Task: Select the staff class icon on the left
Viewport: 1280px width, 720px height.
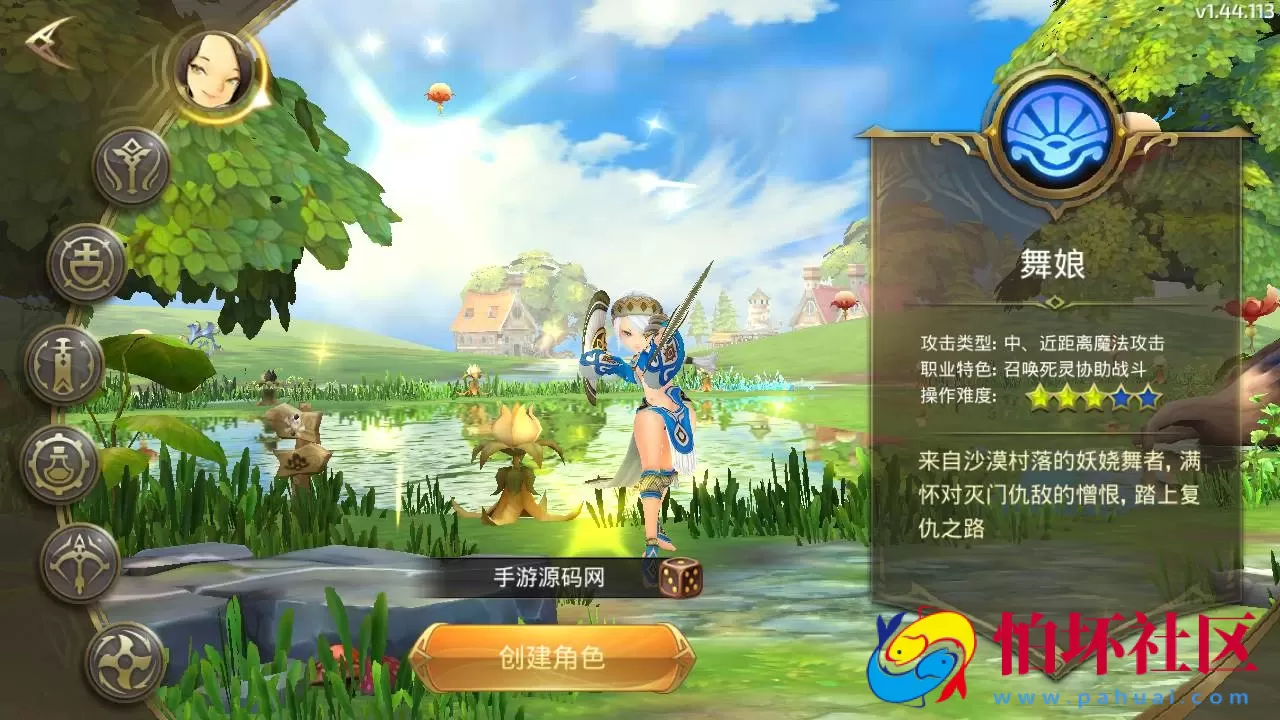Action: pos(133,167)
